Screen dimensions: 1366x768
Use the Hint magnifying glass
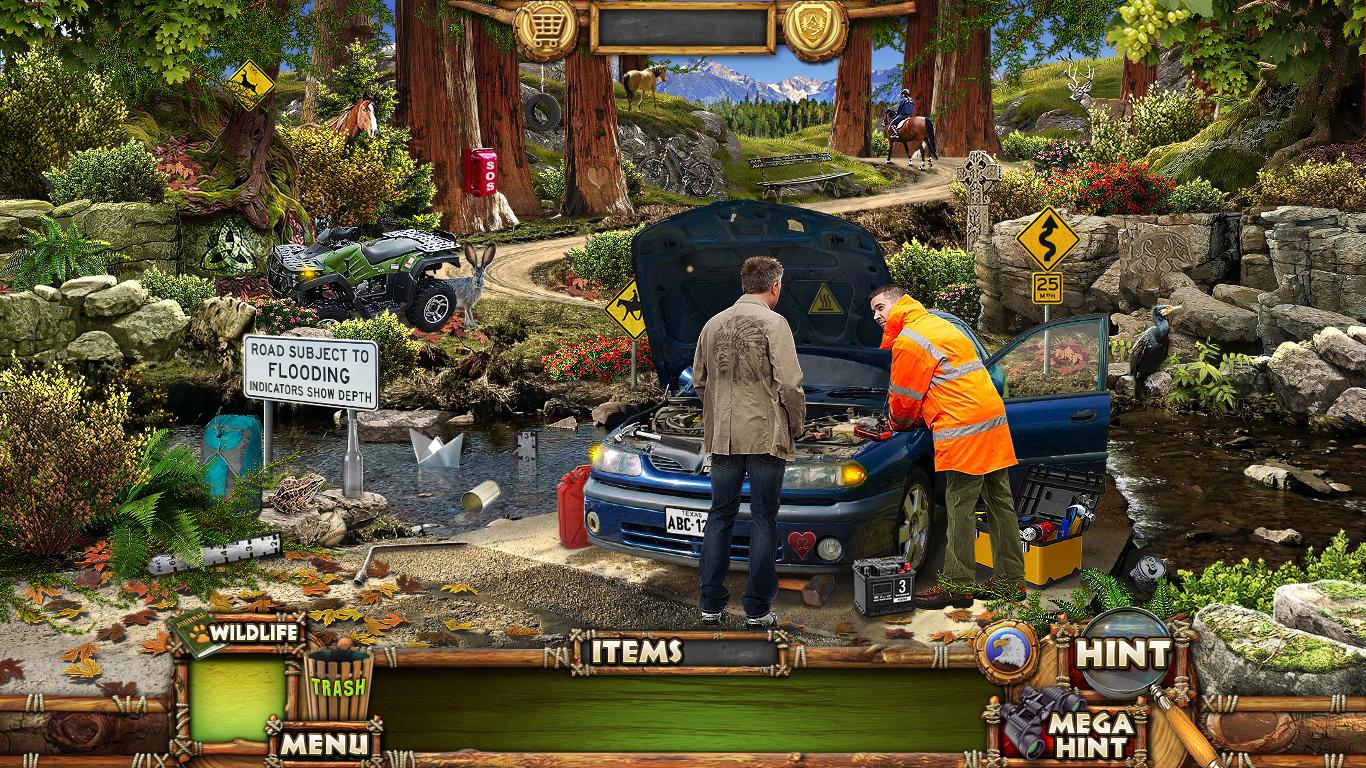[x=1124, y=654]
